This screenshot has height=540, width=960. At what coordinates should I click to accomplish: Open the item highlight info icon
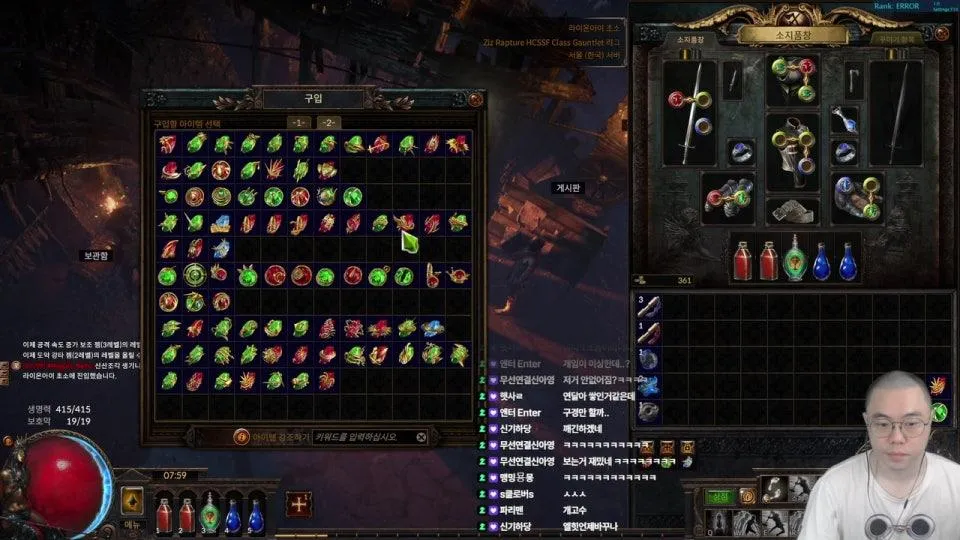coord(241,437)
